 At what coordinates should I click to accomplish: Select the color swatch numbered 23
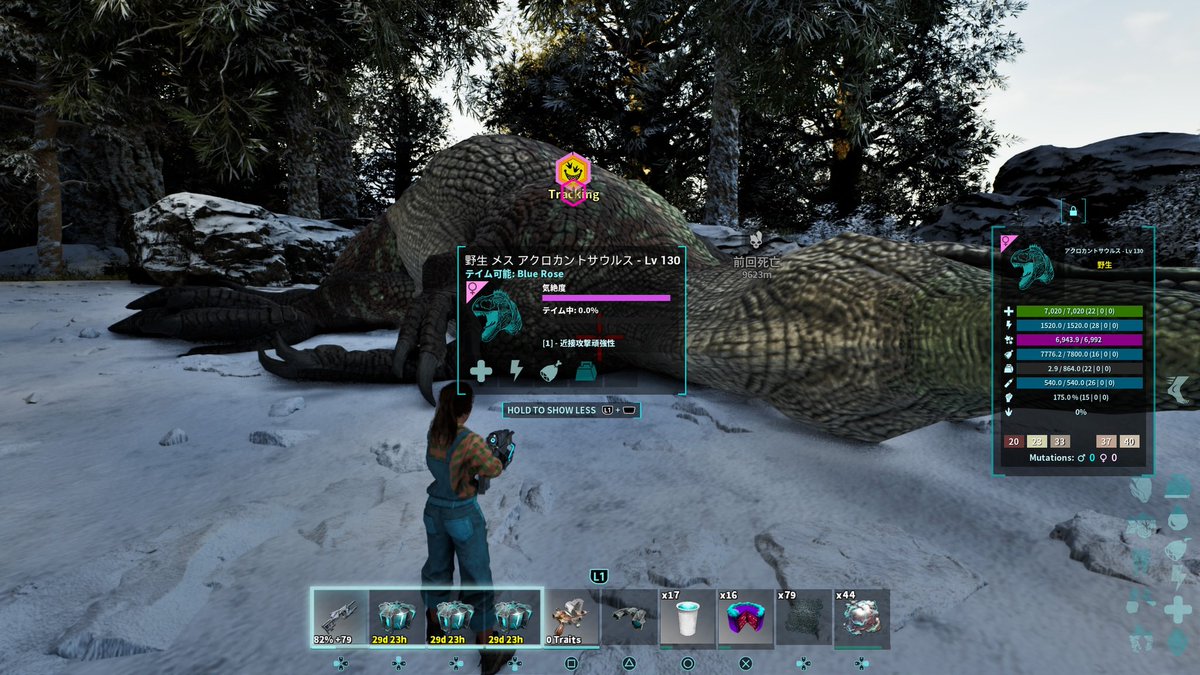[1036, 441]
